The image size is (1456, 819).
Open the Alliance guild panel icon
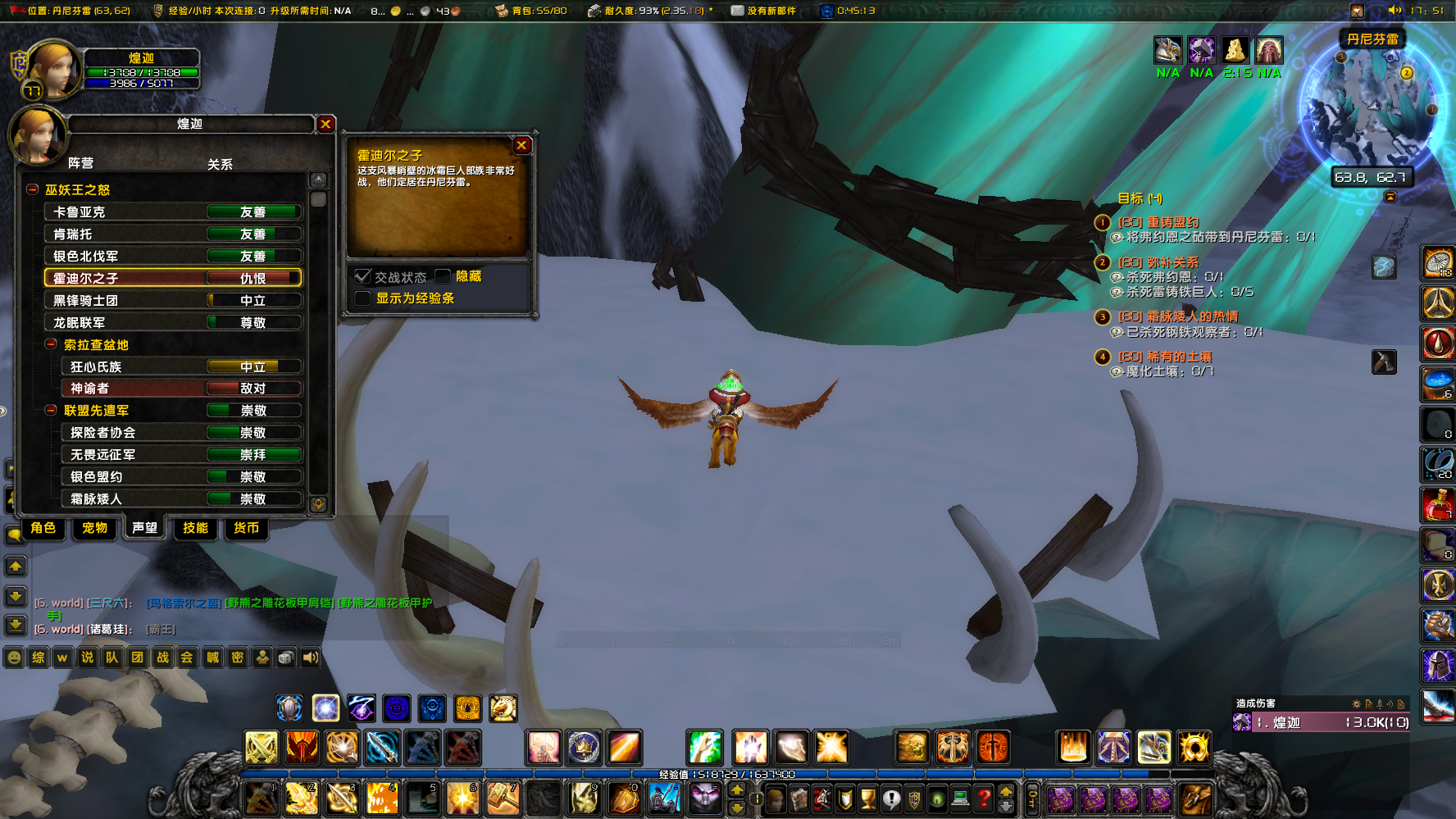click(914, 799)
